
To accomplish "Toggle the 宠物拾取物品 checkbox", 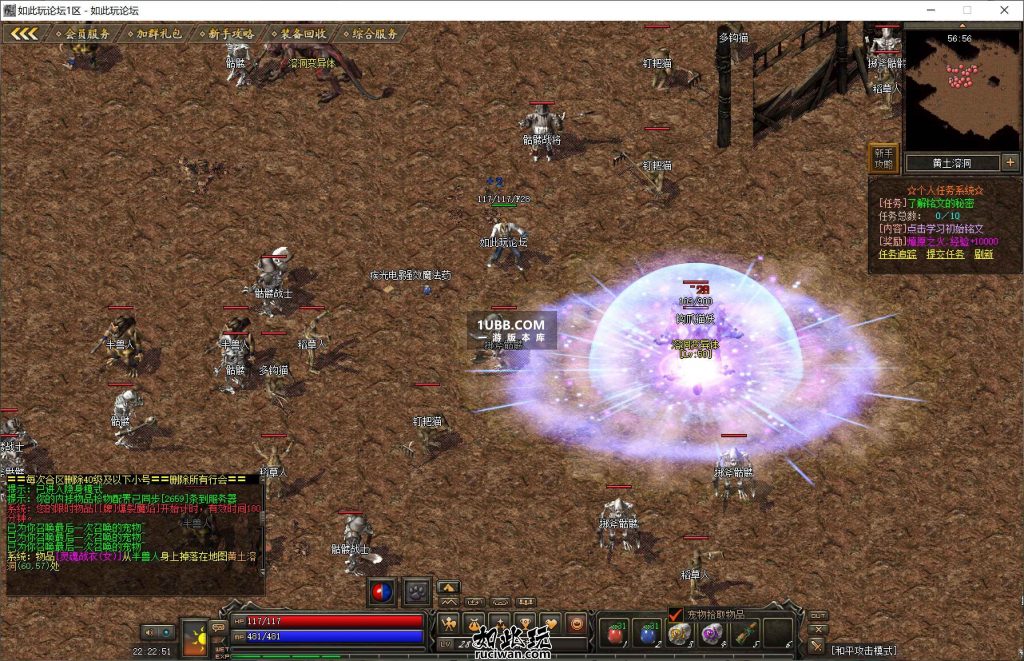I will [675, 614].
